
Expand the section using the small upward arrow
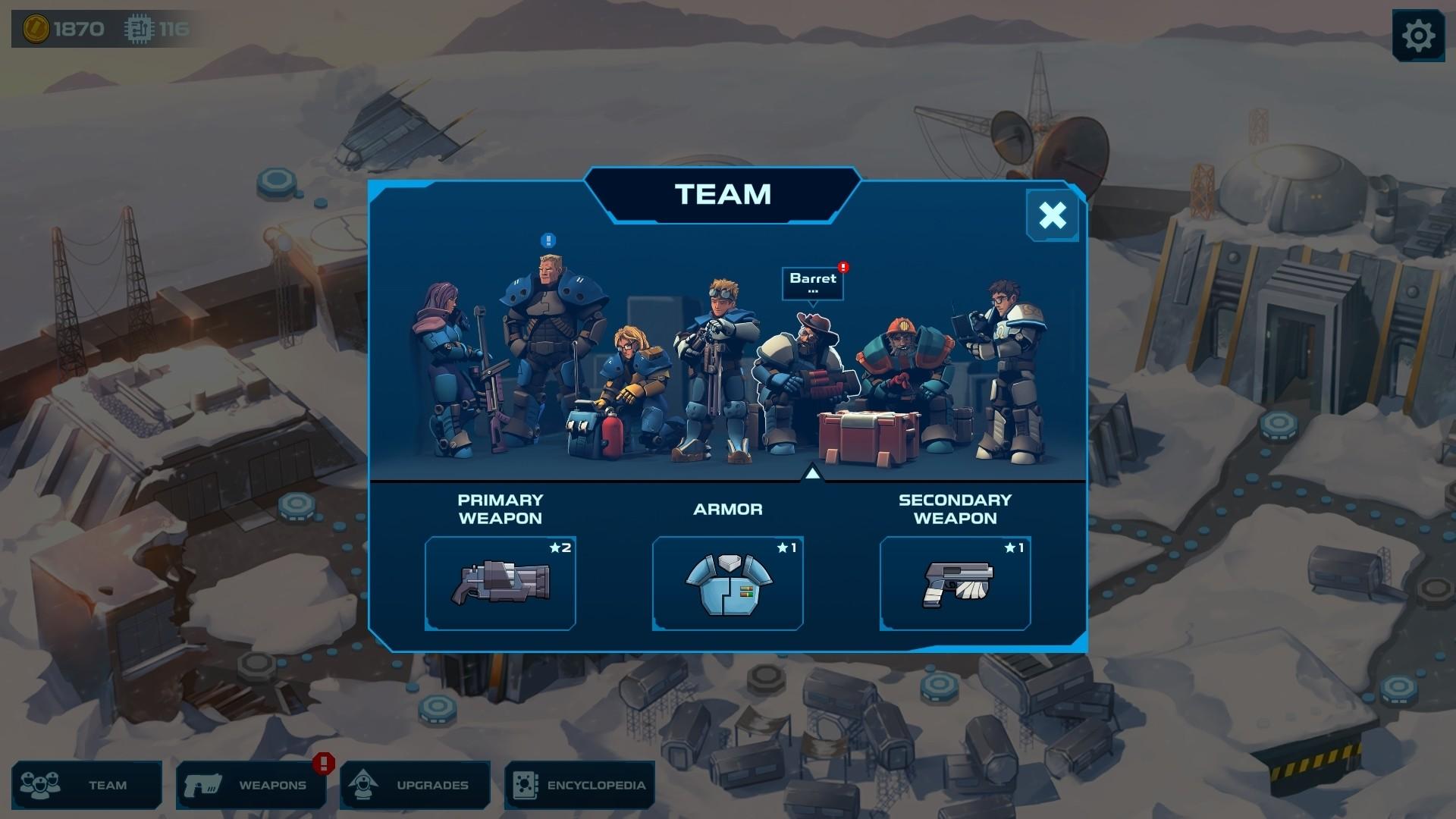coord(814,472)
